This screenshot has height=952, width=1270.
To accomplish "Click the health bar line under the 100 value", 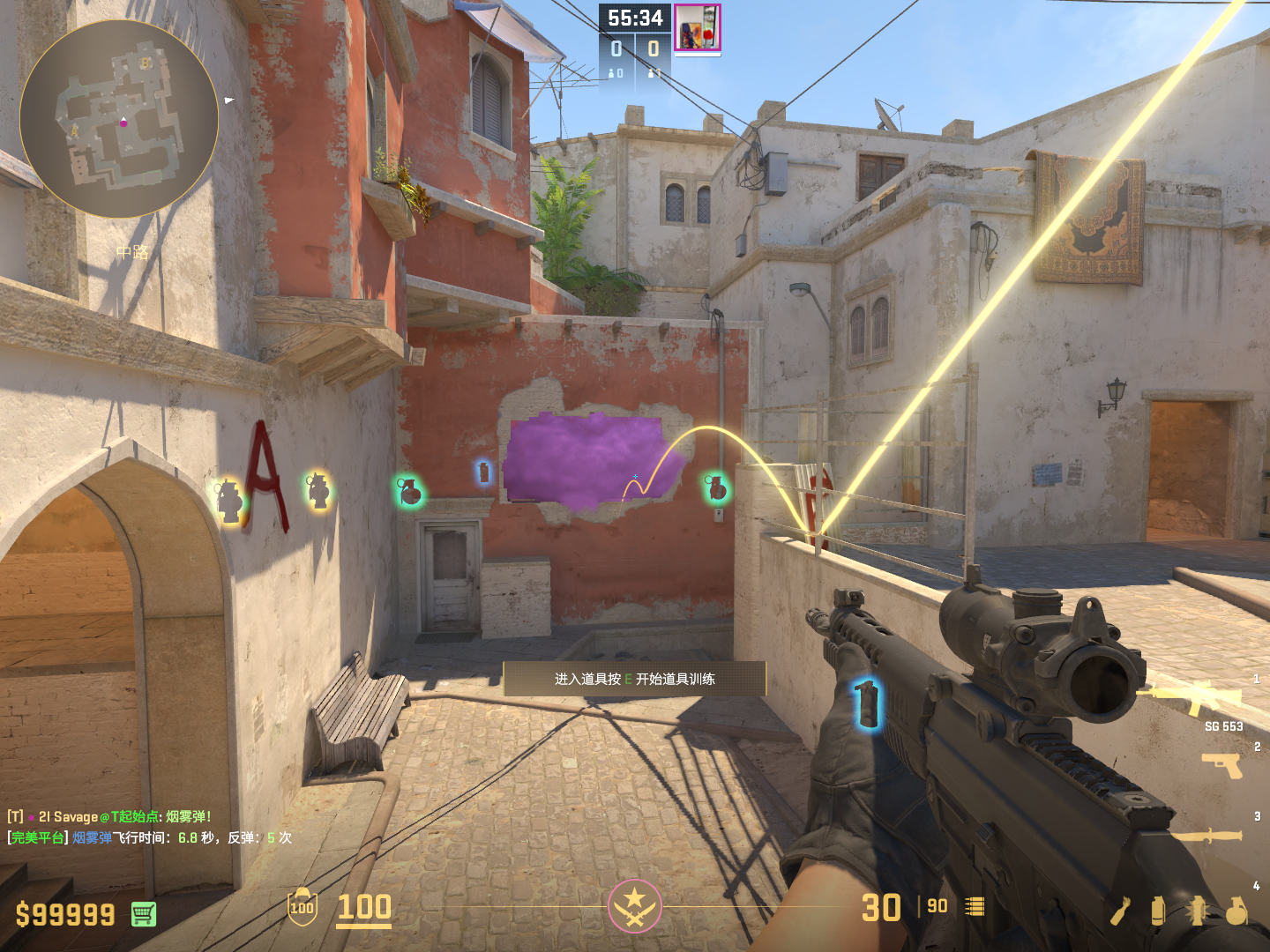I will point(363,926).
